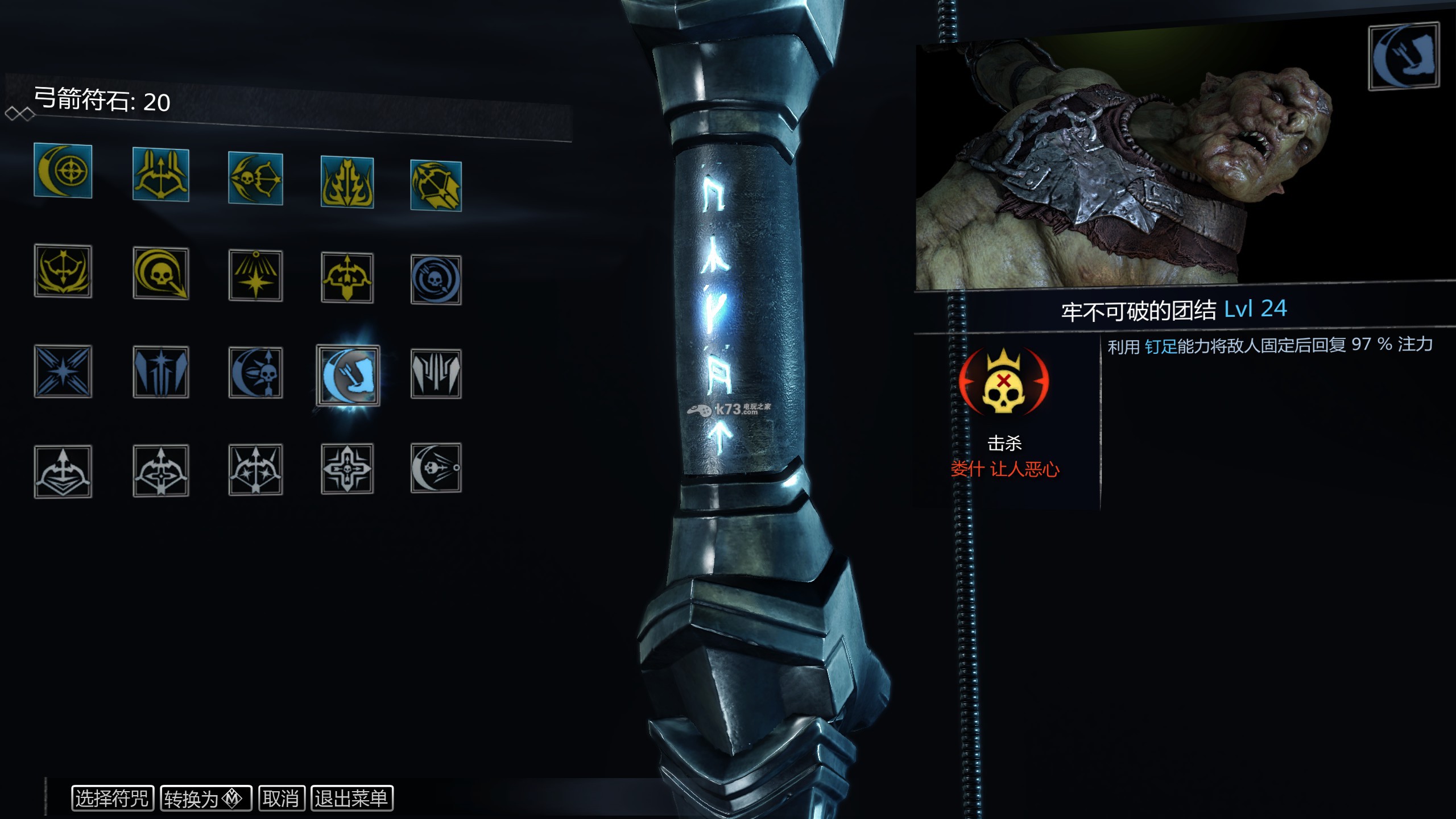Select the white crescent with streaking skull rune
Image resolution: width=1456 pixels, height=819 pixels.
436,468
